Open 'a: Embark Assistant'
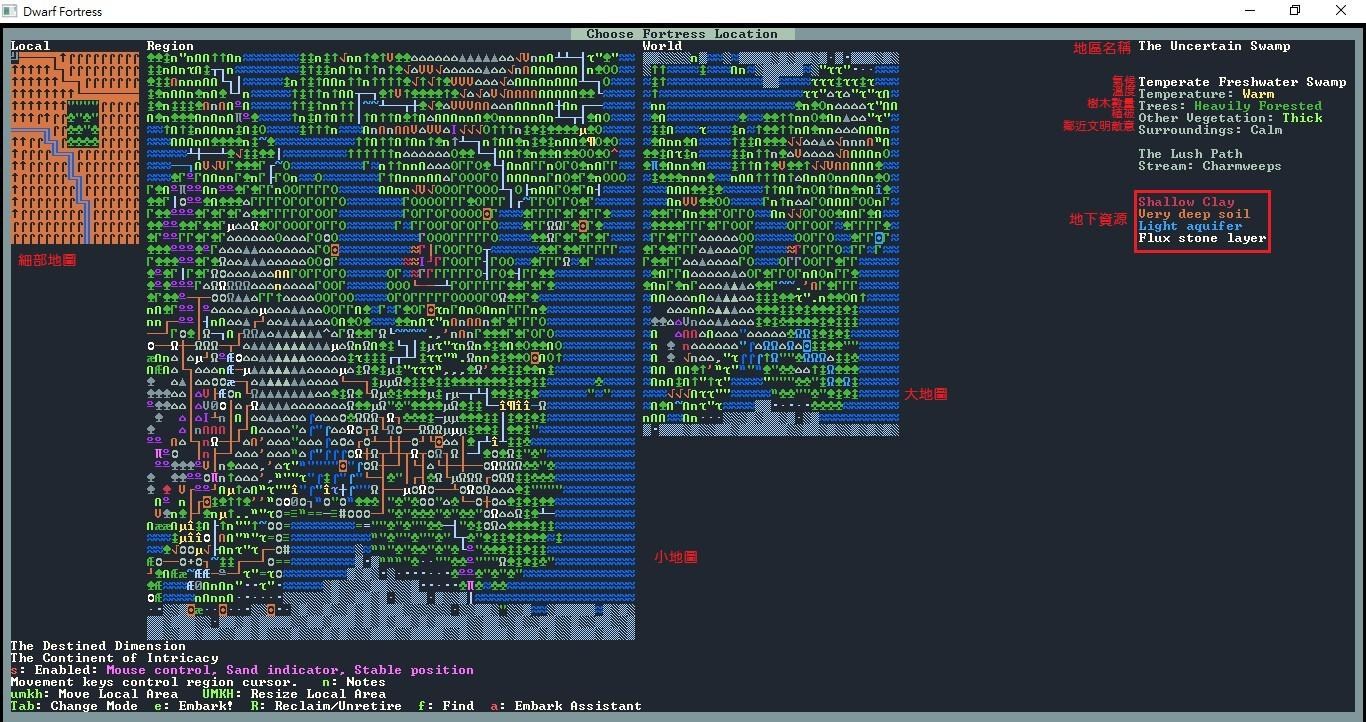This screenshot has height=722, width=1366. [570, 705]
